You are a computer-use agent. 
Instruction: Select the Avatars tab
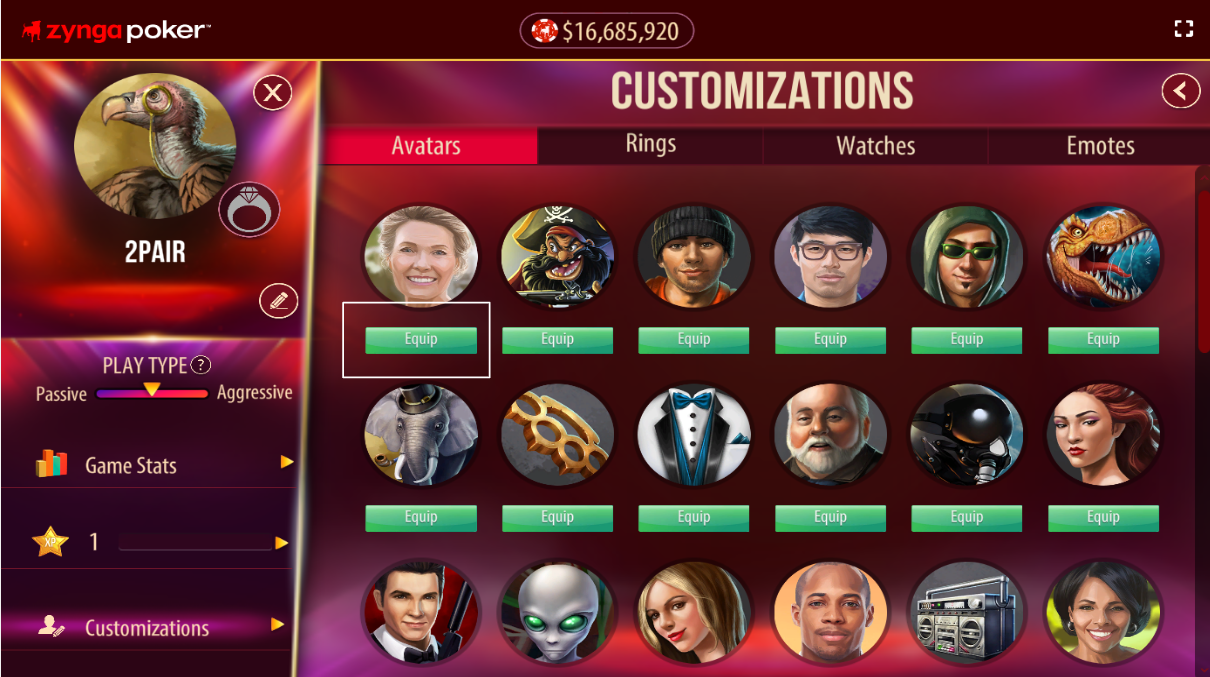426,146
